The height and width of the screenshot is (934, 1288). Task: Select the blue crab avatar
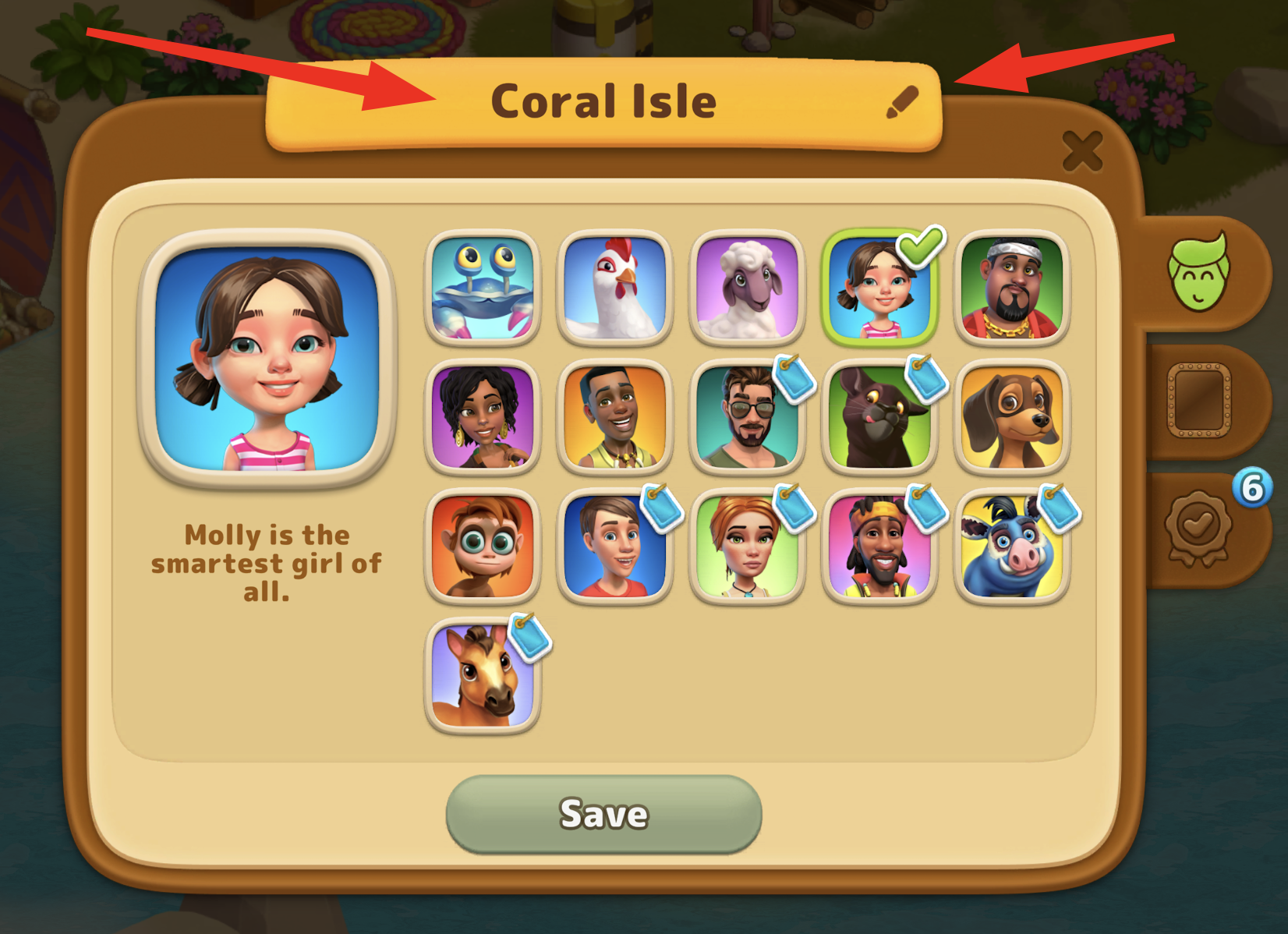[x=483, y=288]
